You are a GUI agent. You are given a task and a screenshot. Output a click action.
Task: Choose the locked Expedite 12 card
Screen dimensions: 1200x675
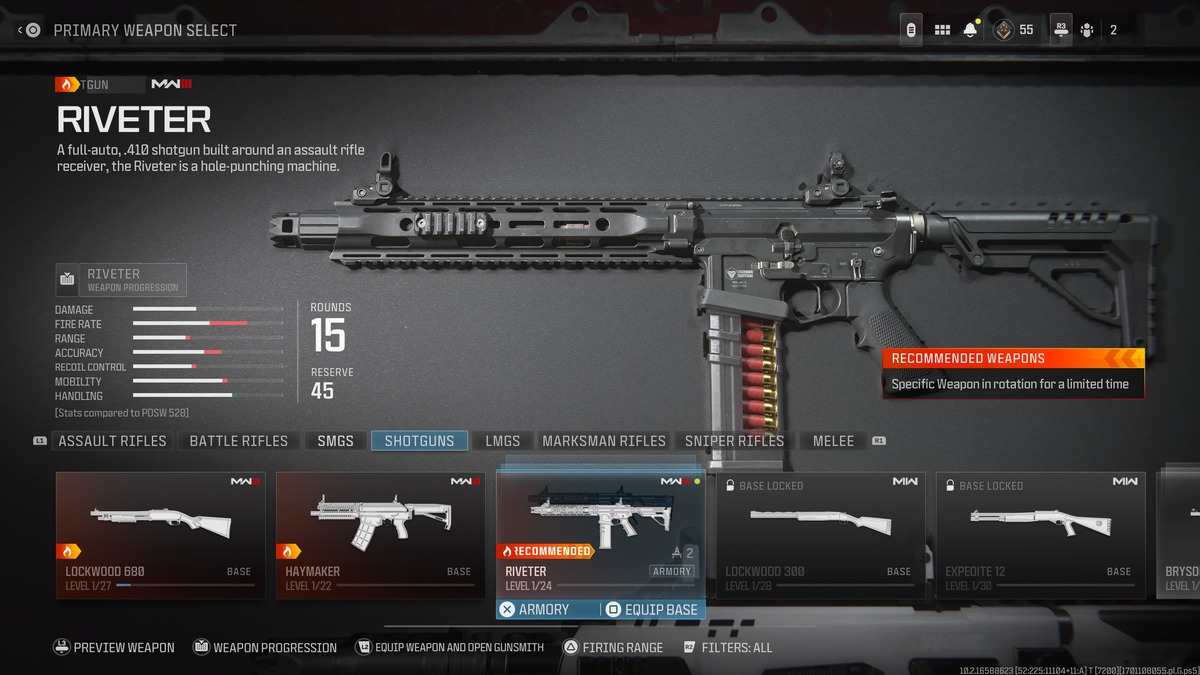tap(1041, 535)
